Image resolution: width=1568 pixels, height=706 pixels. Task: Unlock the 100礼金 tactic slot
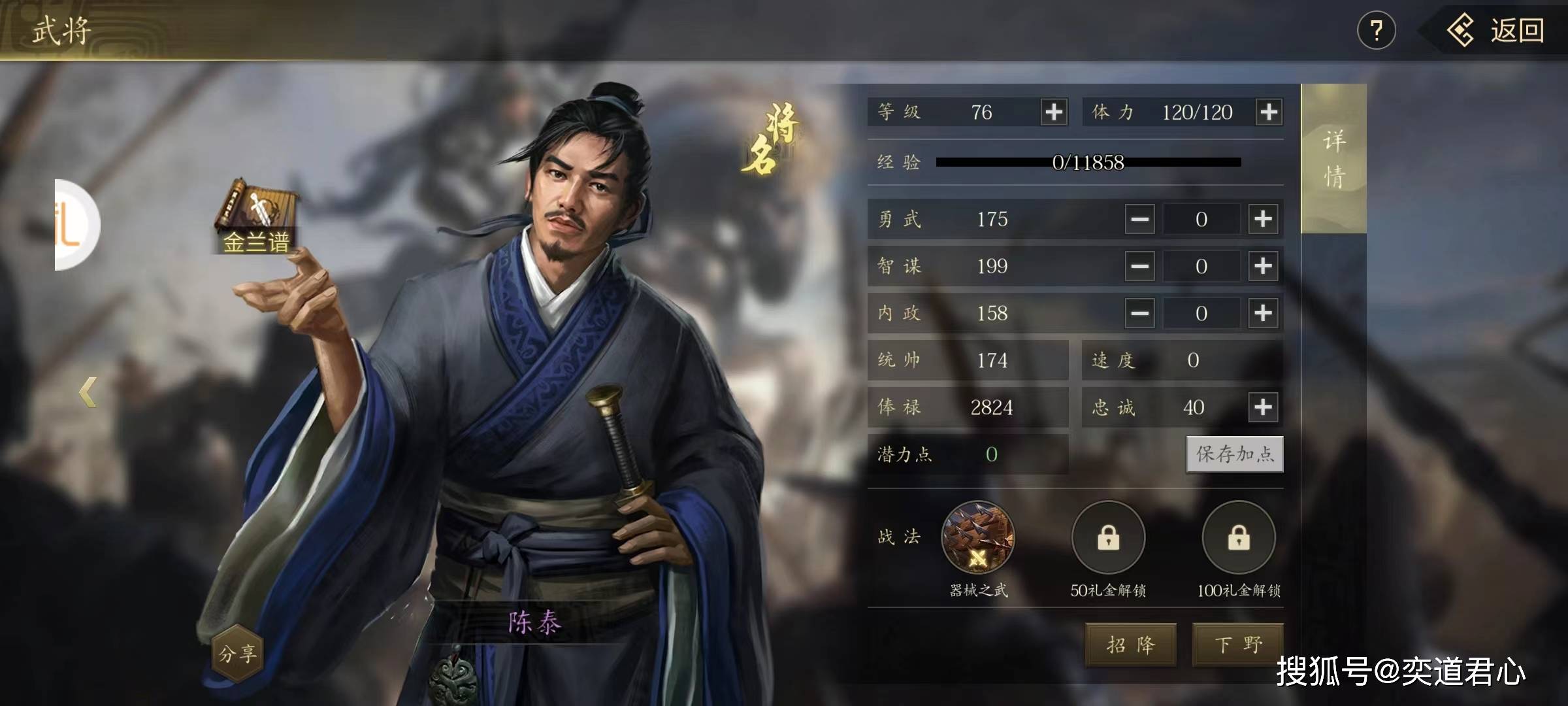click(1239, 538)
